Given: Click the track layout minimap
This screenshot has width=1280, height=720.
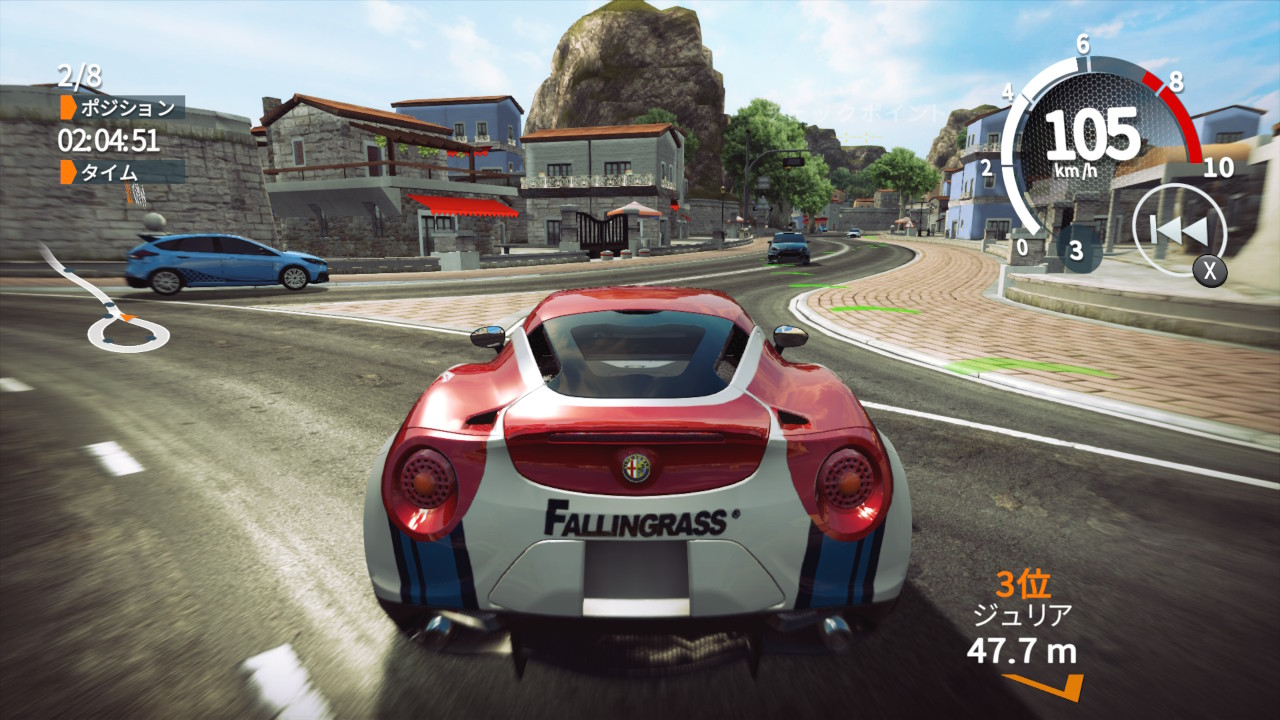Looking at the screenshot, I should pyautogui.click(x=108, y=303).
